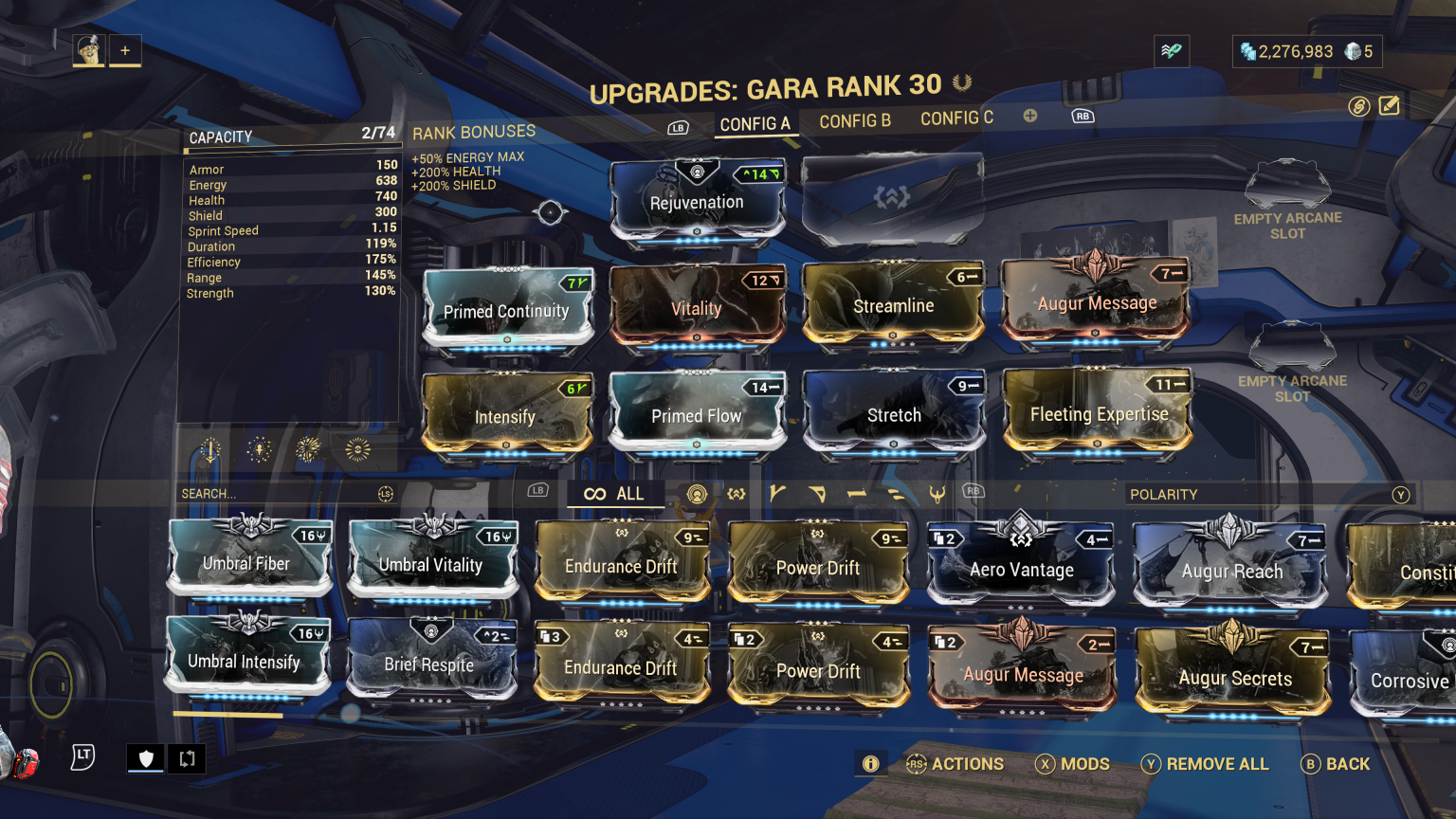Click the sword ability icon under capacity panel
1456x819 pixels.
coord(209,449)
